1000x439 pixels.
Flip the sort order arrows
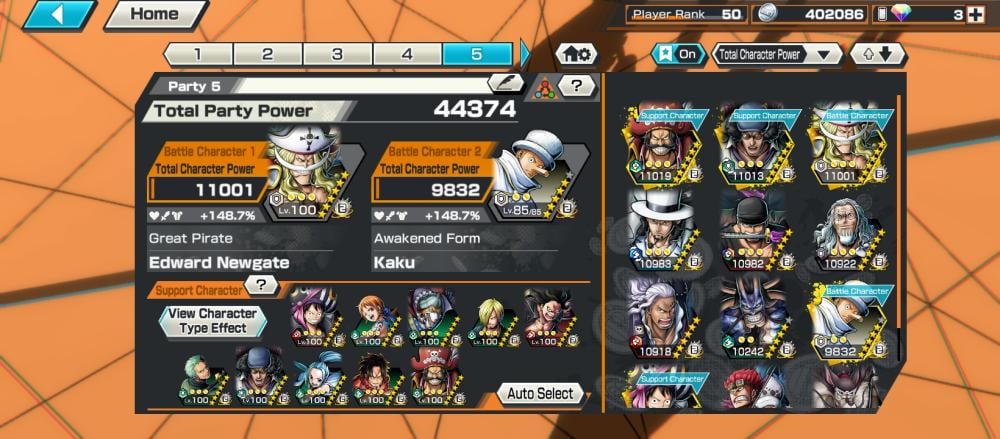[877, 54]
